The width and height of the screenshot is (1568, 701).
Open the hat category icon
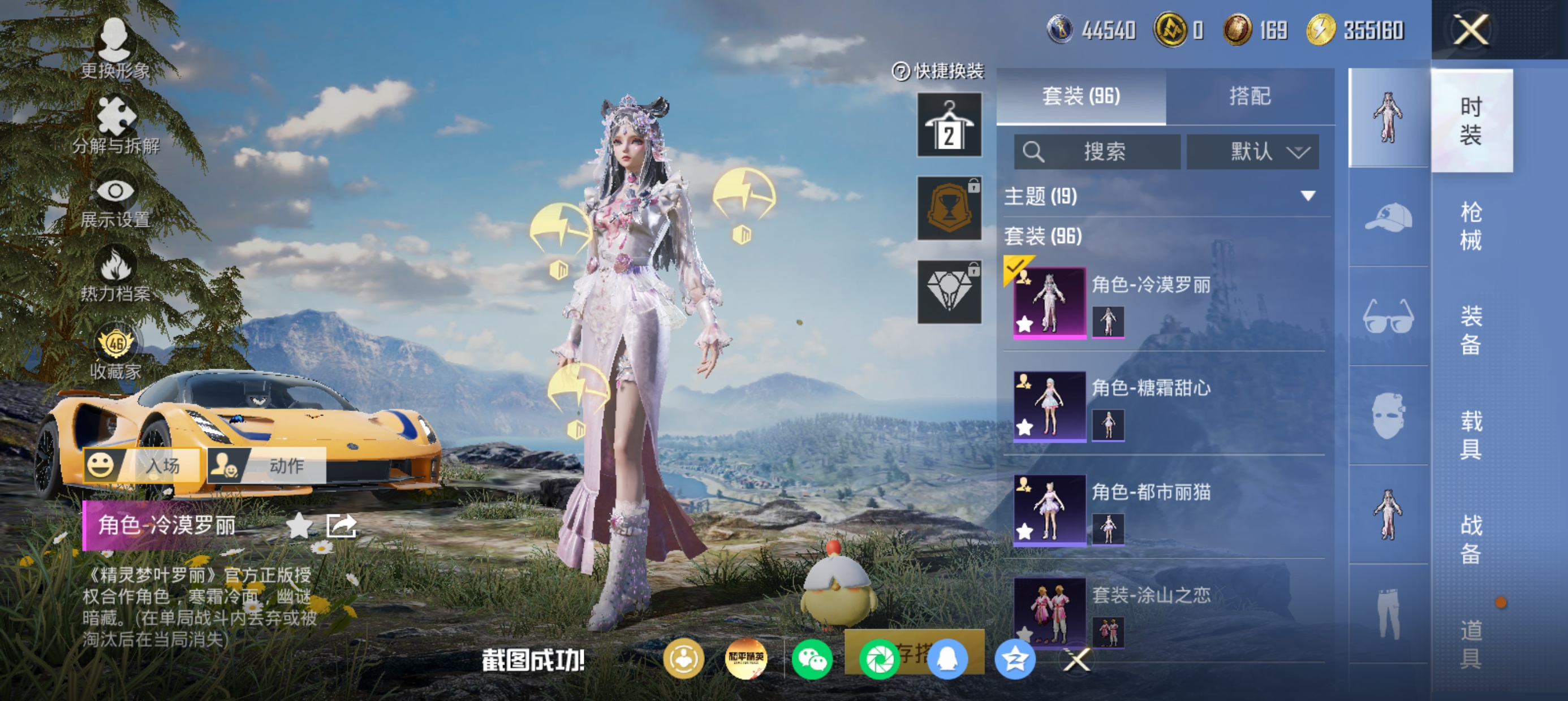pyautogui.click(x=1389, y=217)
